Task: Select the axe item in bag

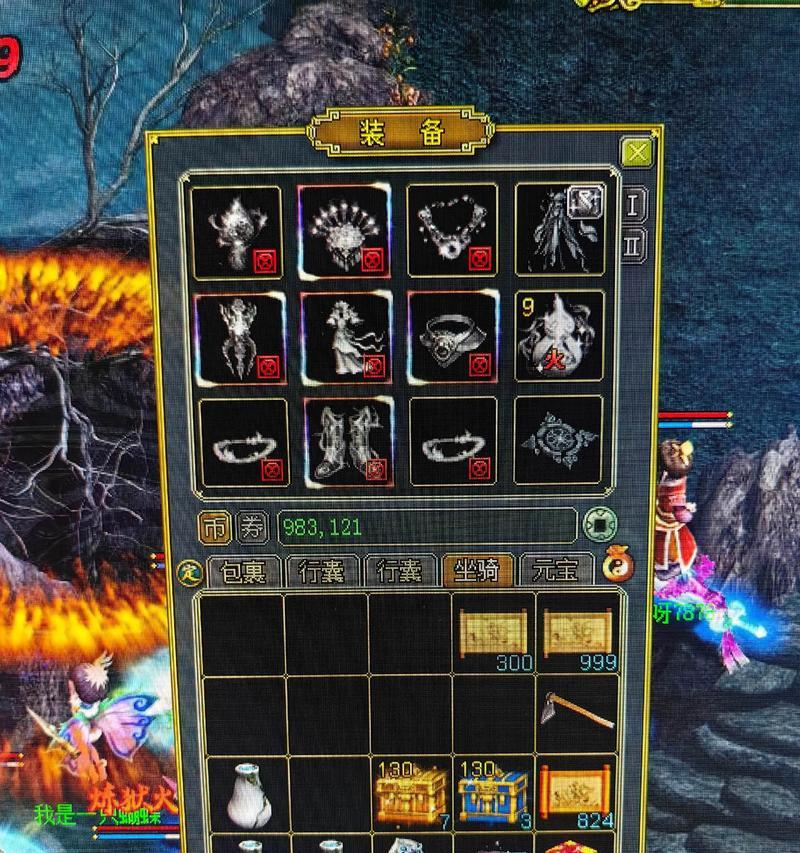Action: point(578,711)
